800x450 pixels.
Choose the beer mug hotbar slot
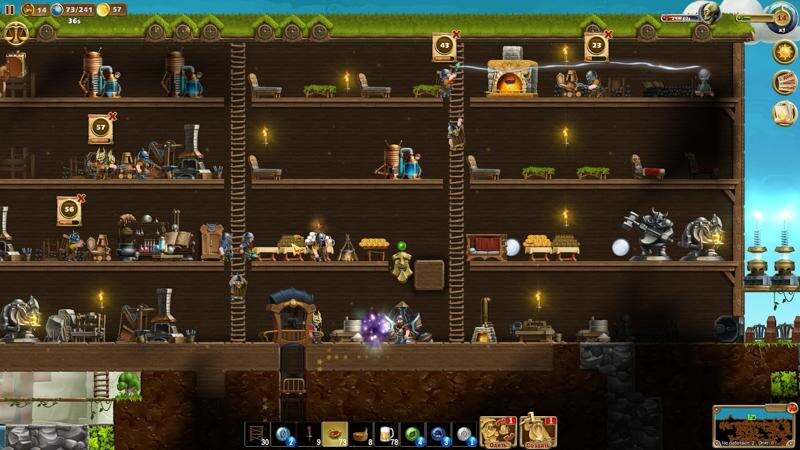point(387,433)
